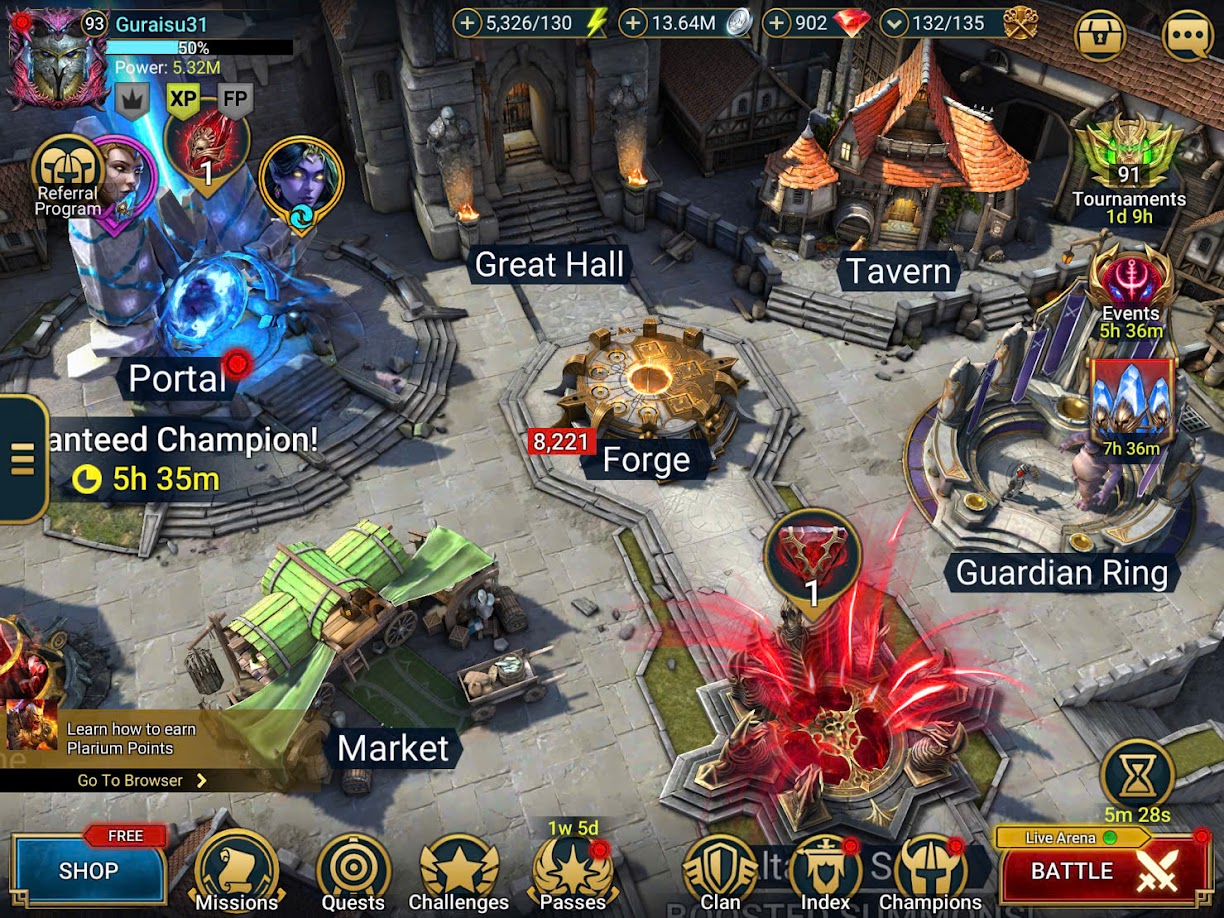This screenshot has width=1224, height=918.
Task: Open the treasure chest inbox icon
Action: point(1099,37)
